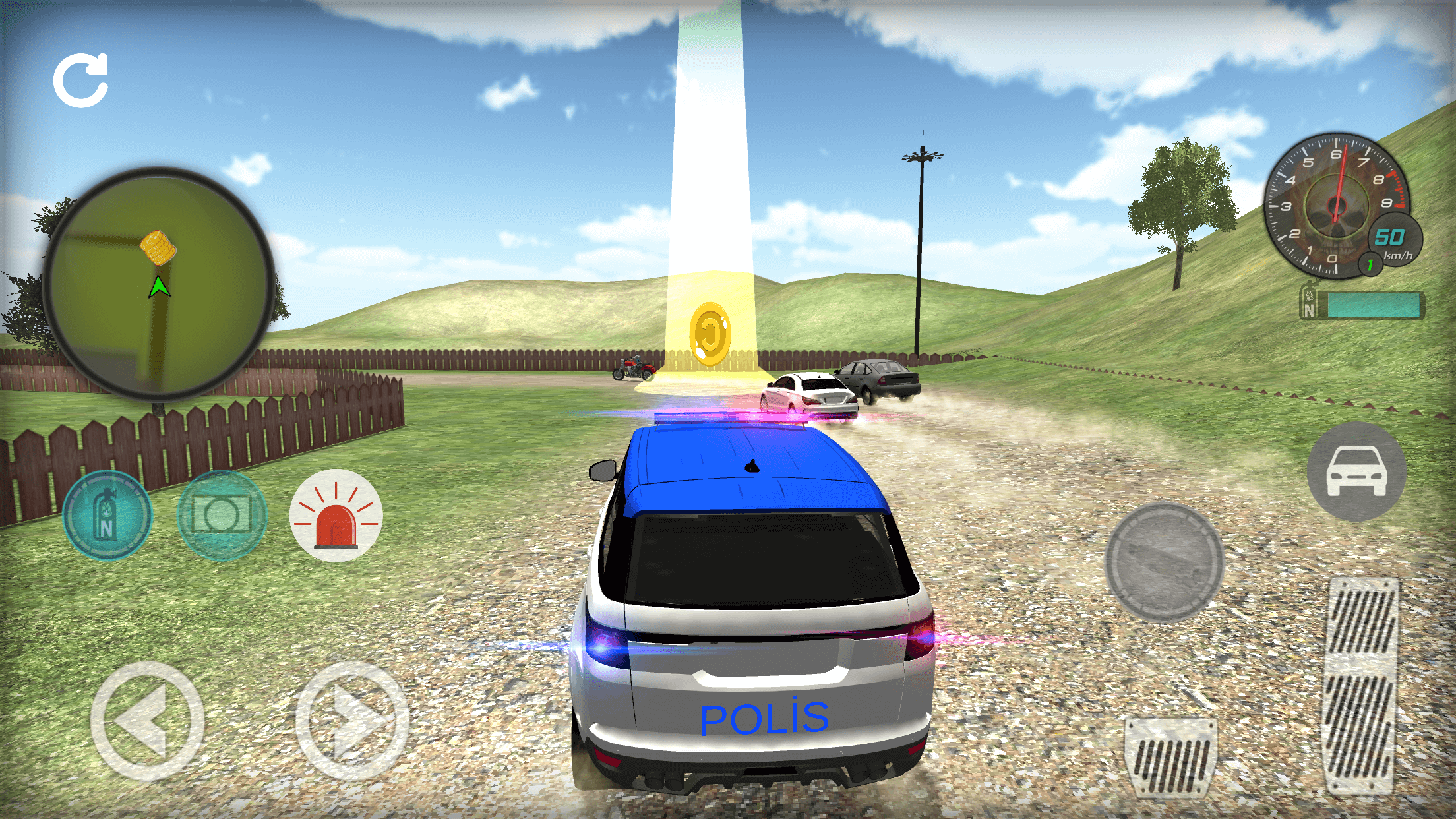Step on the tall gas pedal
The image size is (1456, 819).
click(1361, 686)
